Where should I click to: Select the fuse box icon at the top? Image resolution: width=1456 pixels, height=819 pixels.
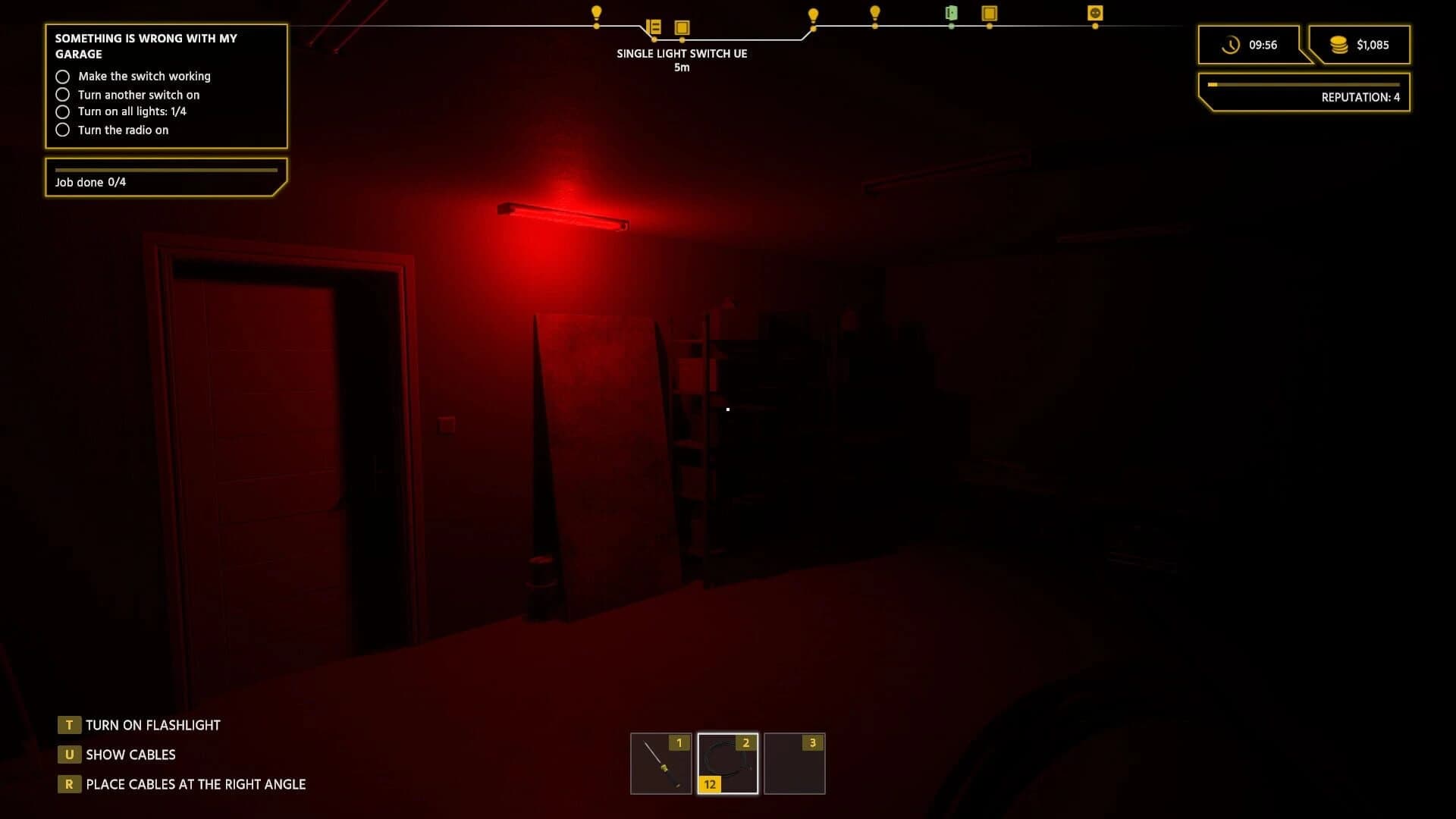point(652,27)
